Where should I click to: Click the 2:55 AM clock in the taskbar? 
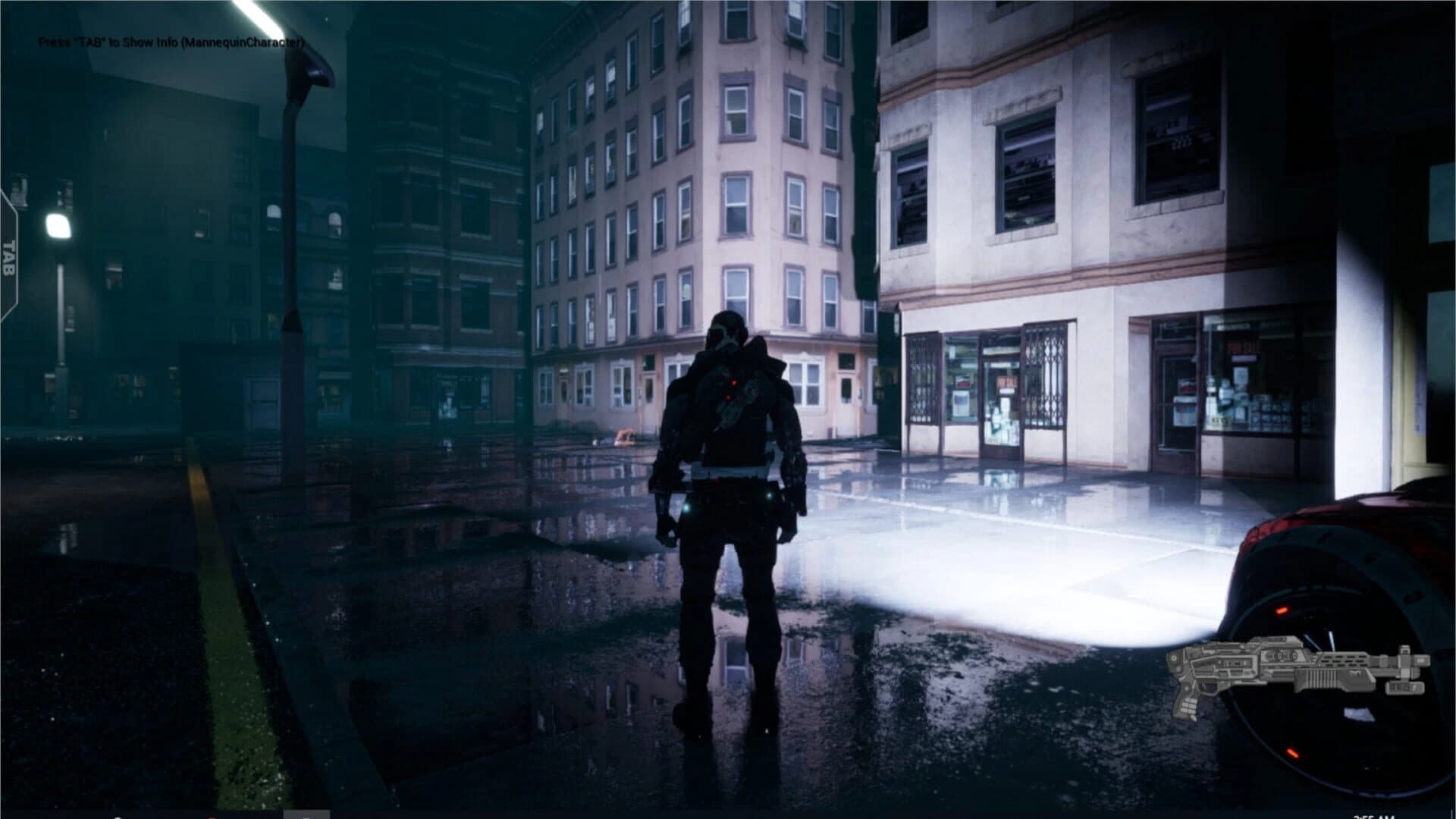1375,815
